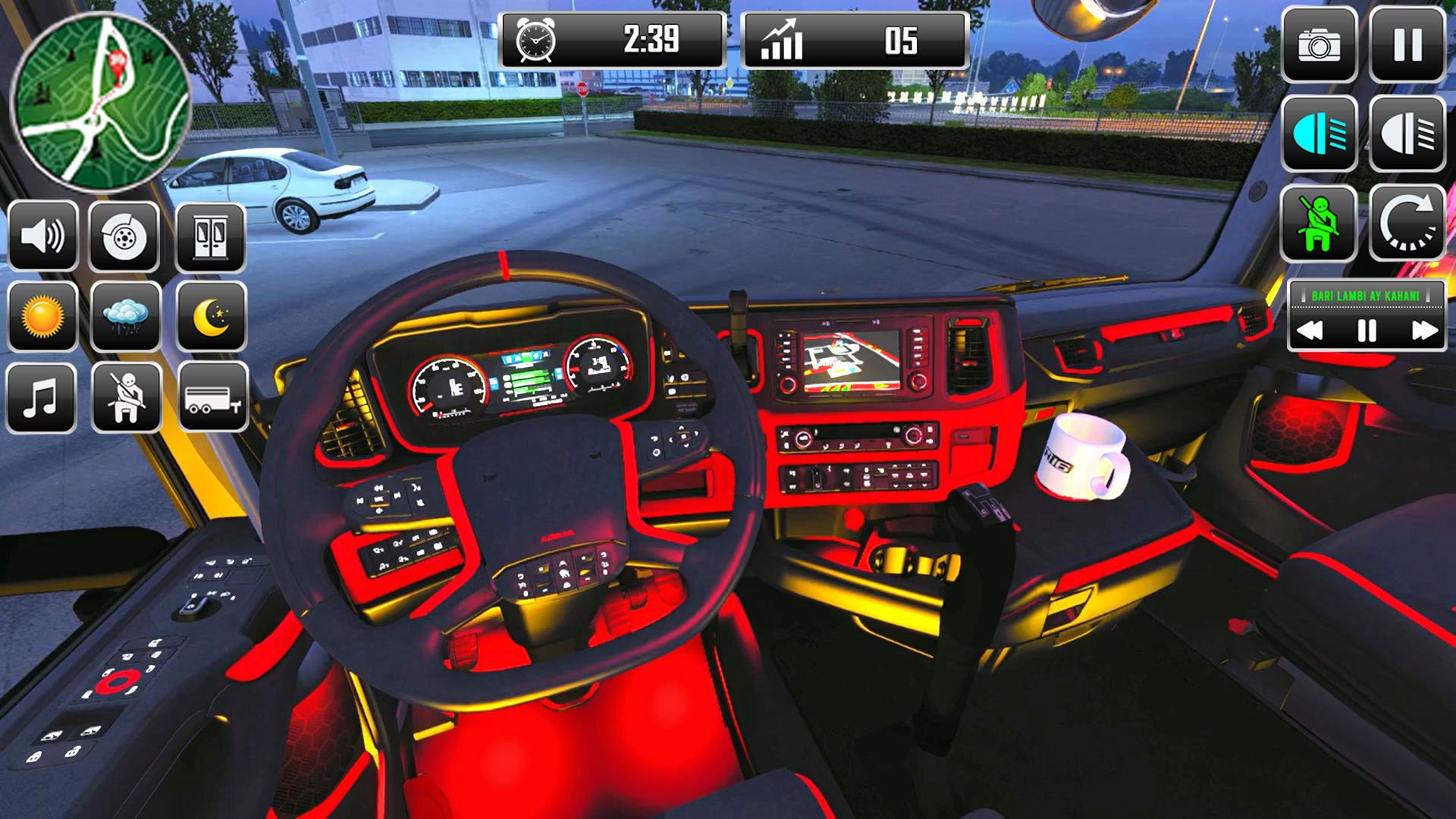Rewind the current music track
Screen dimensions: 1456x819
1311,329
